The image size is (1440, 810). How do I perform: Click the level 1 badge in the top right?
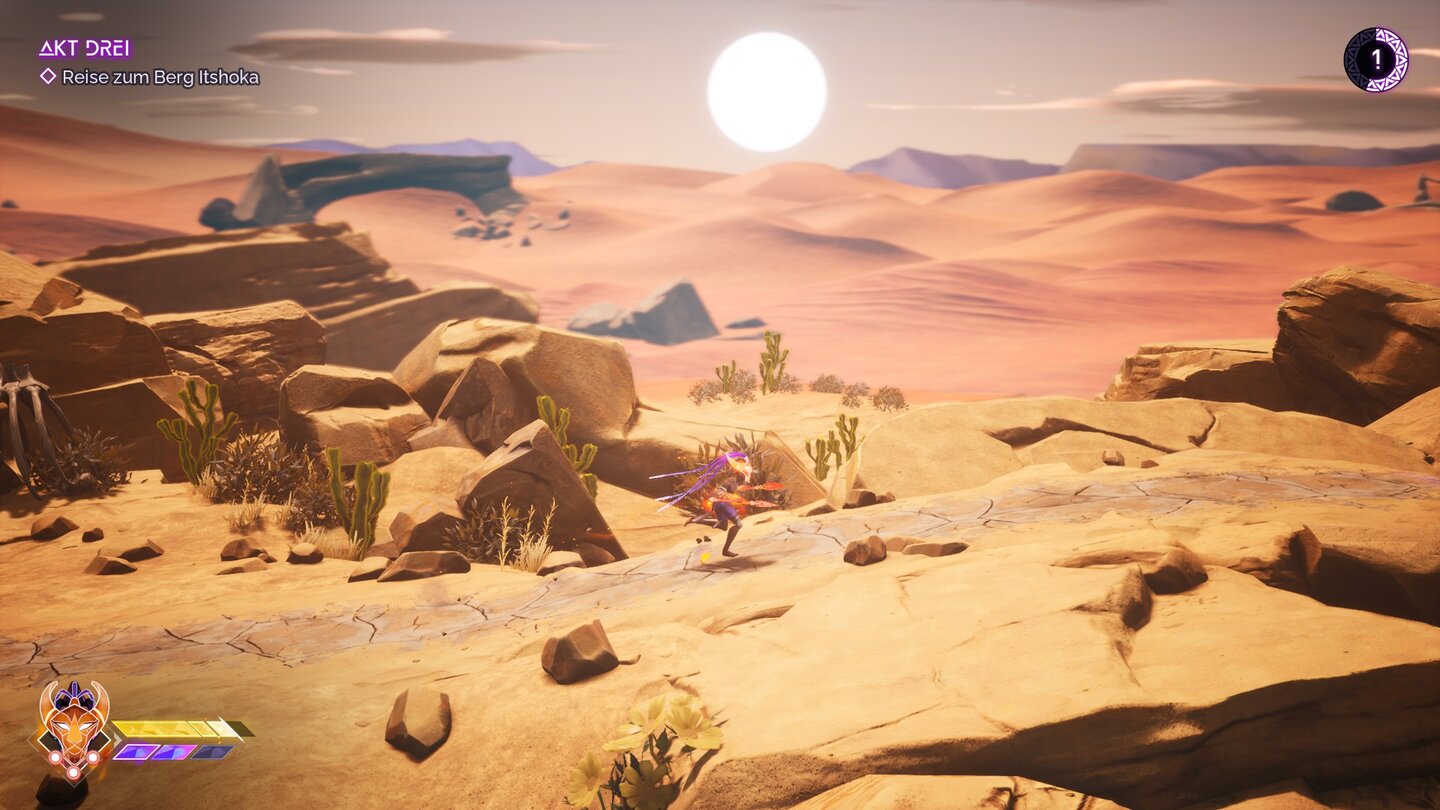tap(1377, 57)
